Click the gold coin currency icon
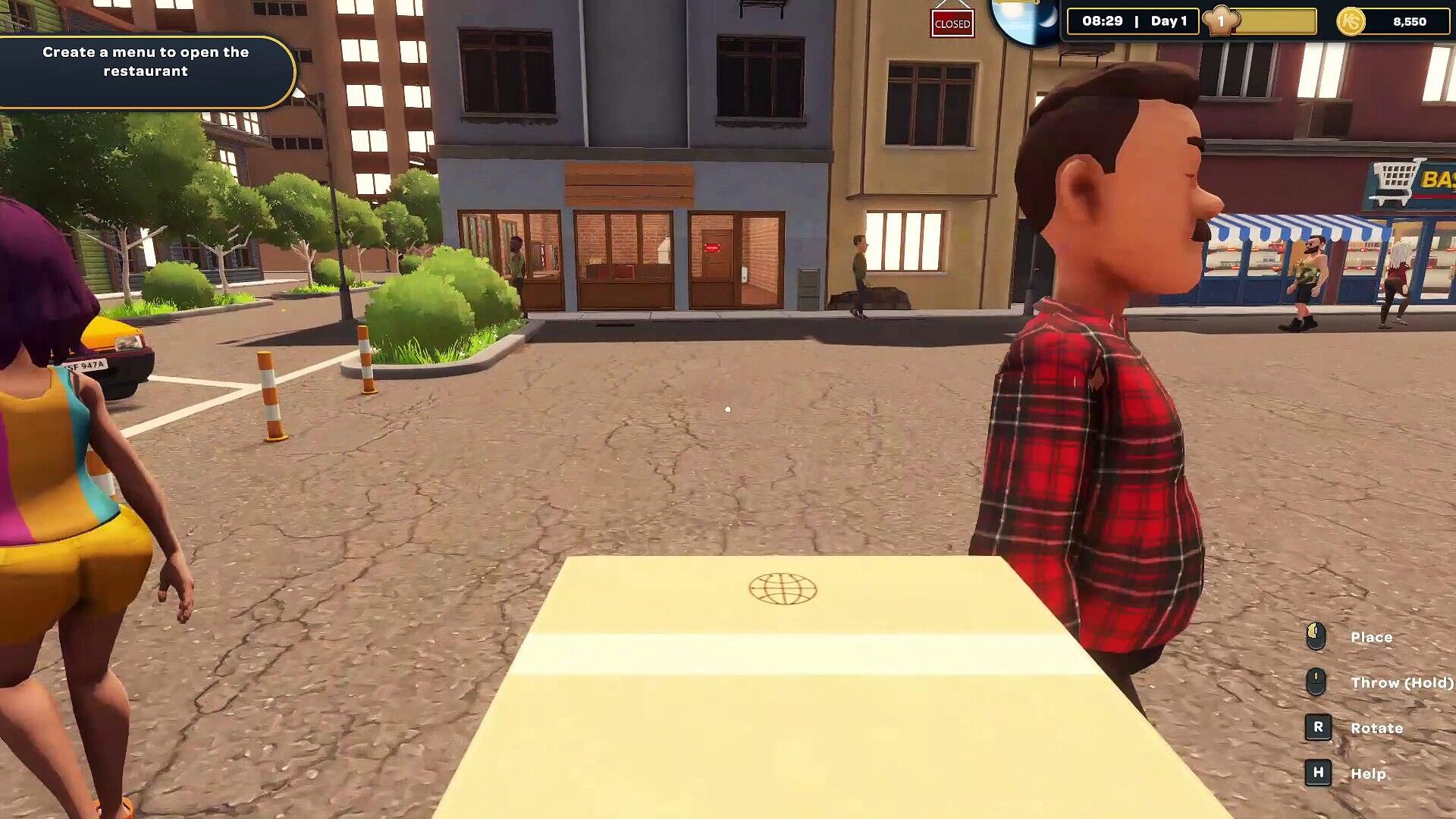 pos(1351,21)
